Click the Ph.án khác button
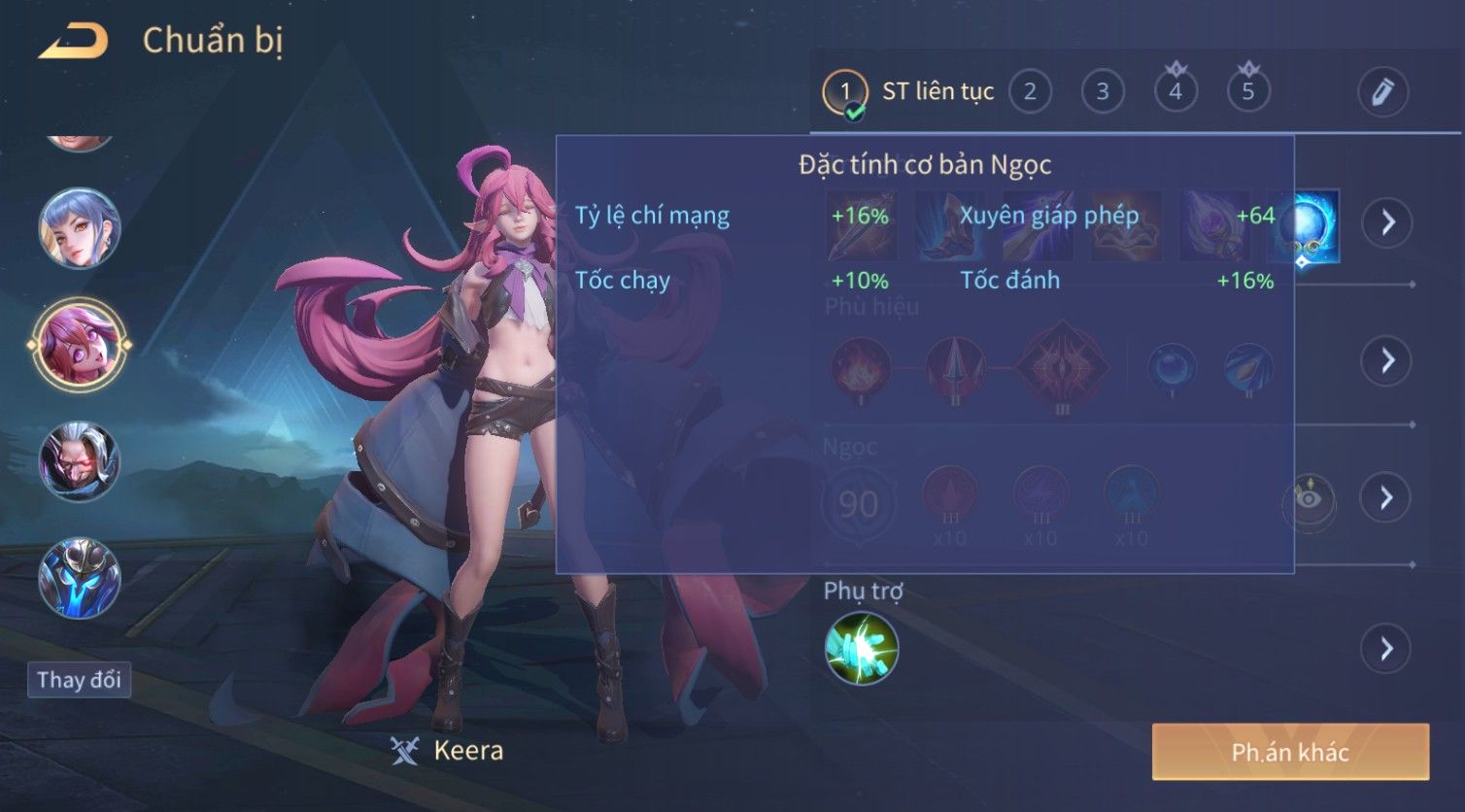Screen dimensions: 1465x812 tap(1290, 752)
